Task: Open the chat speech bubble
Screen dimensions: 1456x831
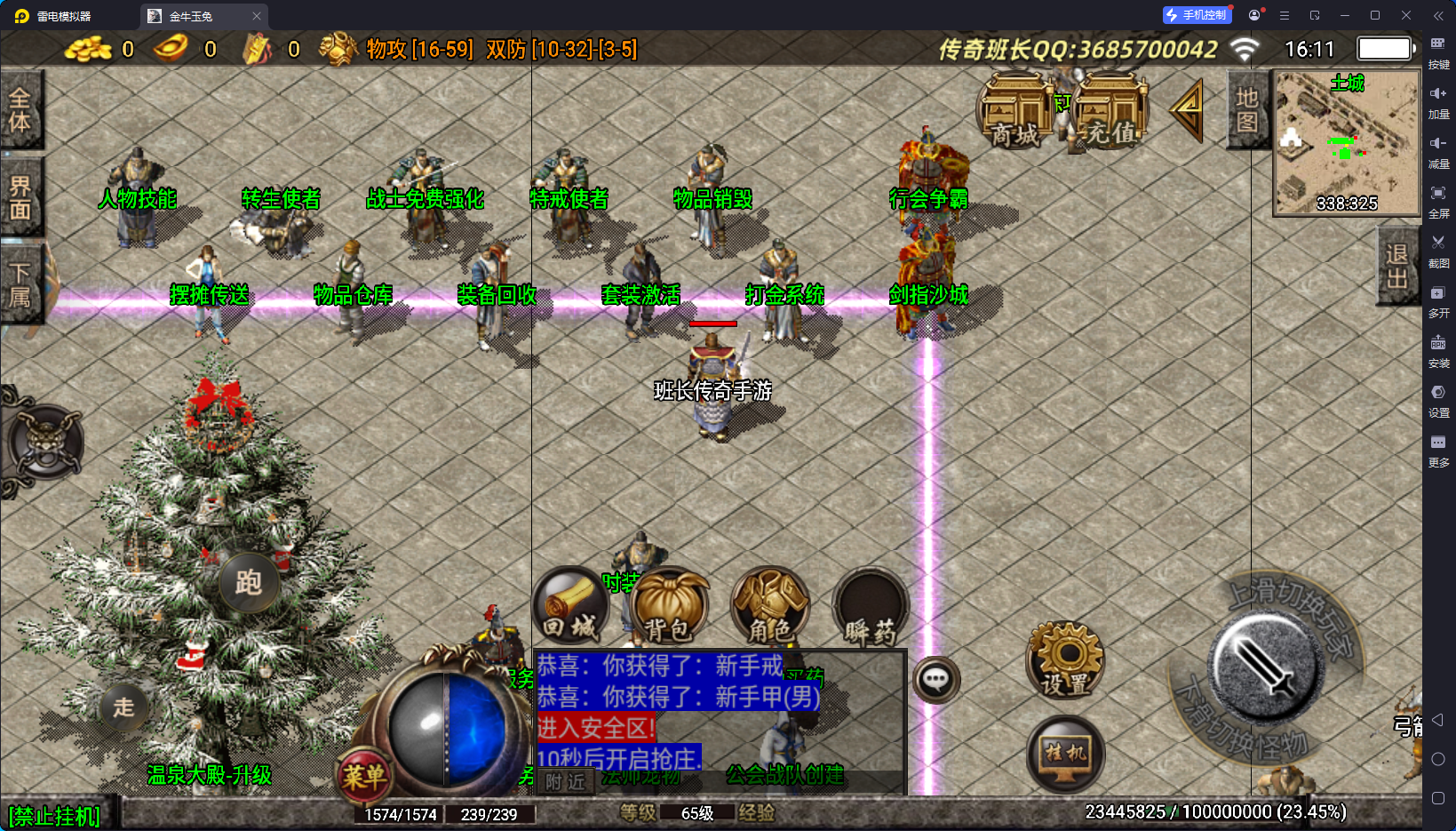Action: (935, 681)
